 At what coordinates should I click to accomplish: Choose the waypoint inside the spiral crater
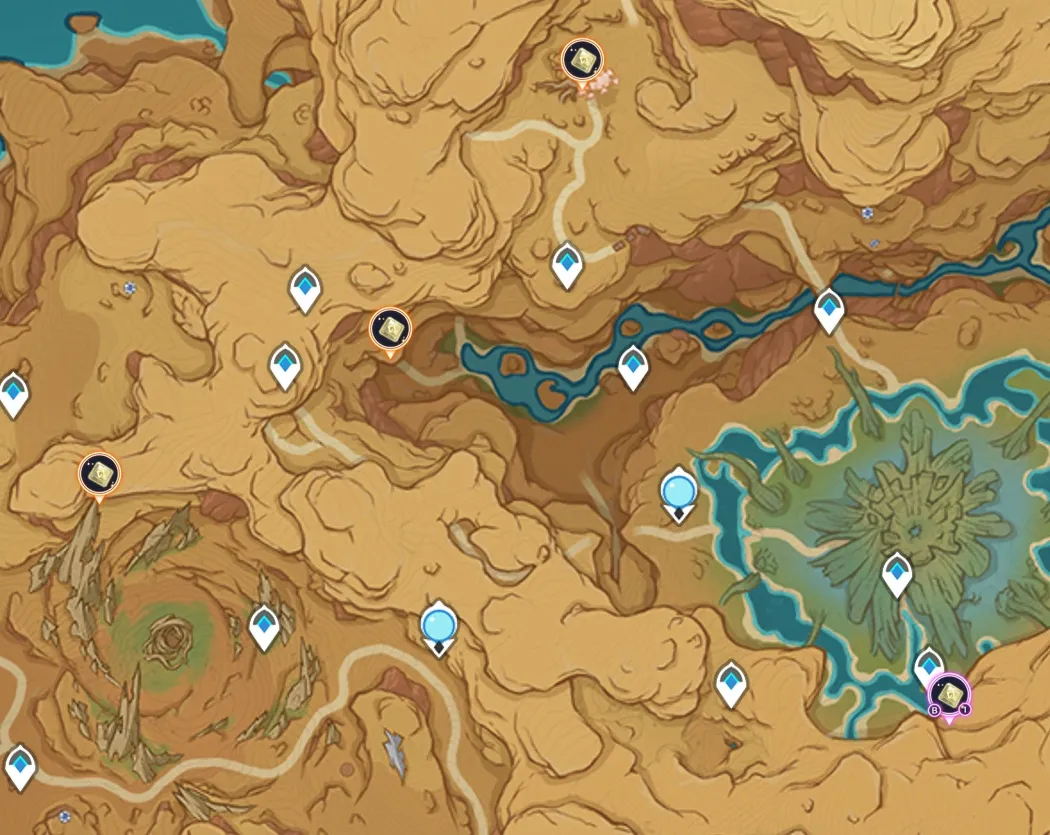point(264,627)
